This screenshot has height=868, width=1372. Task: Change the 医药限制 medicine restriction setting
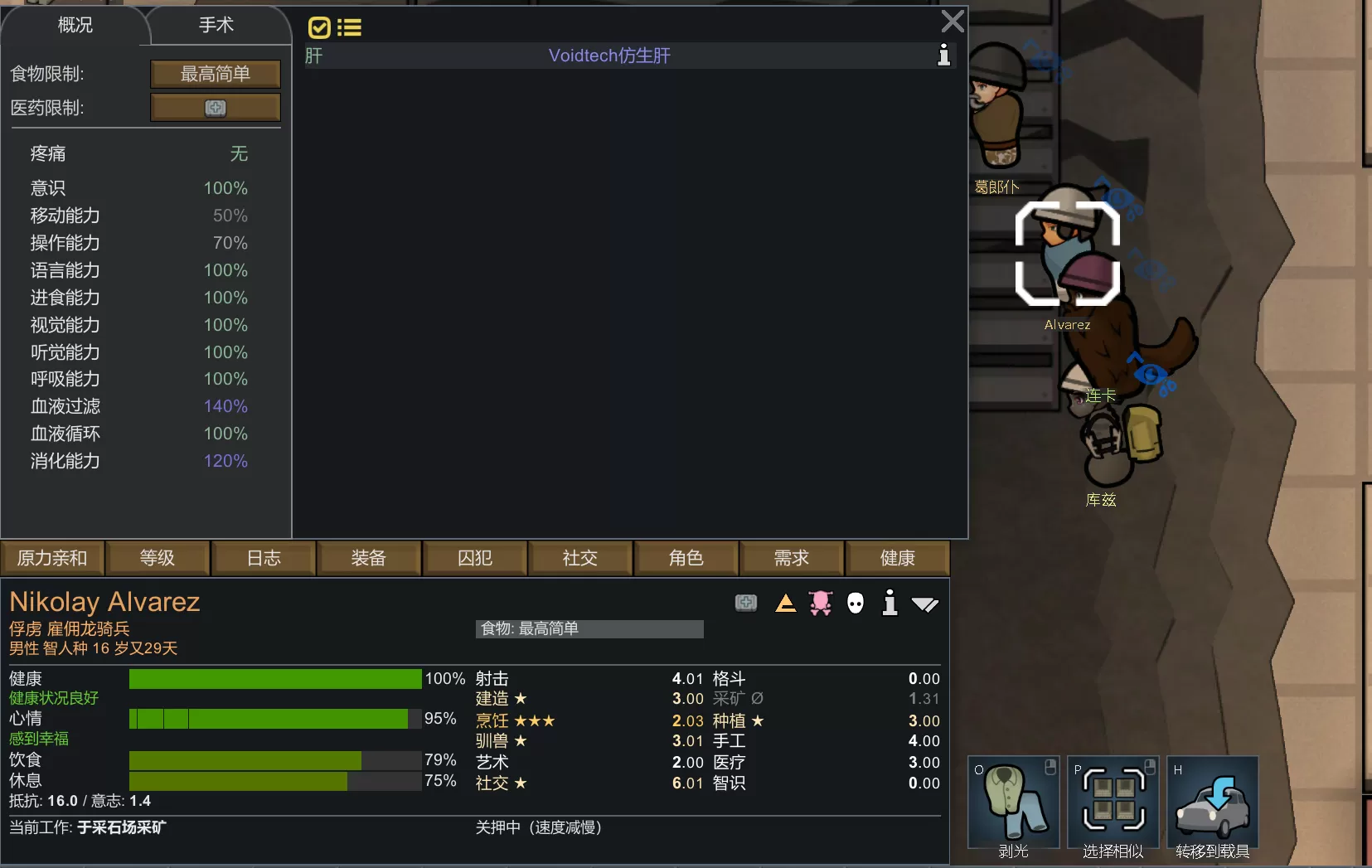point(216,108)
